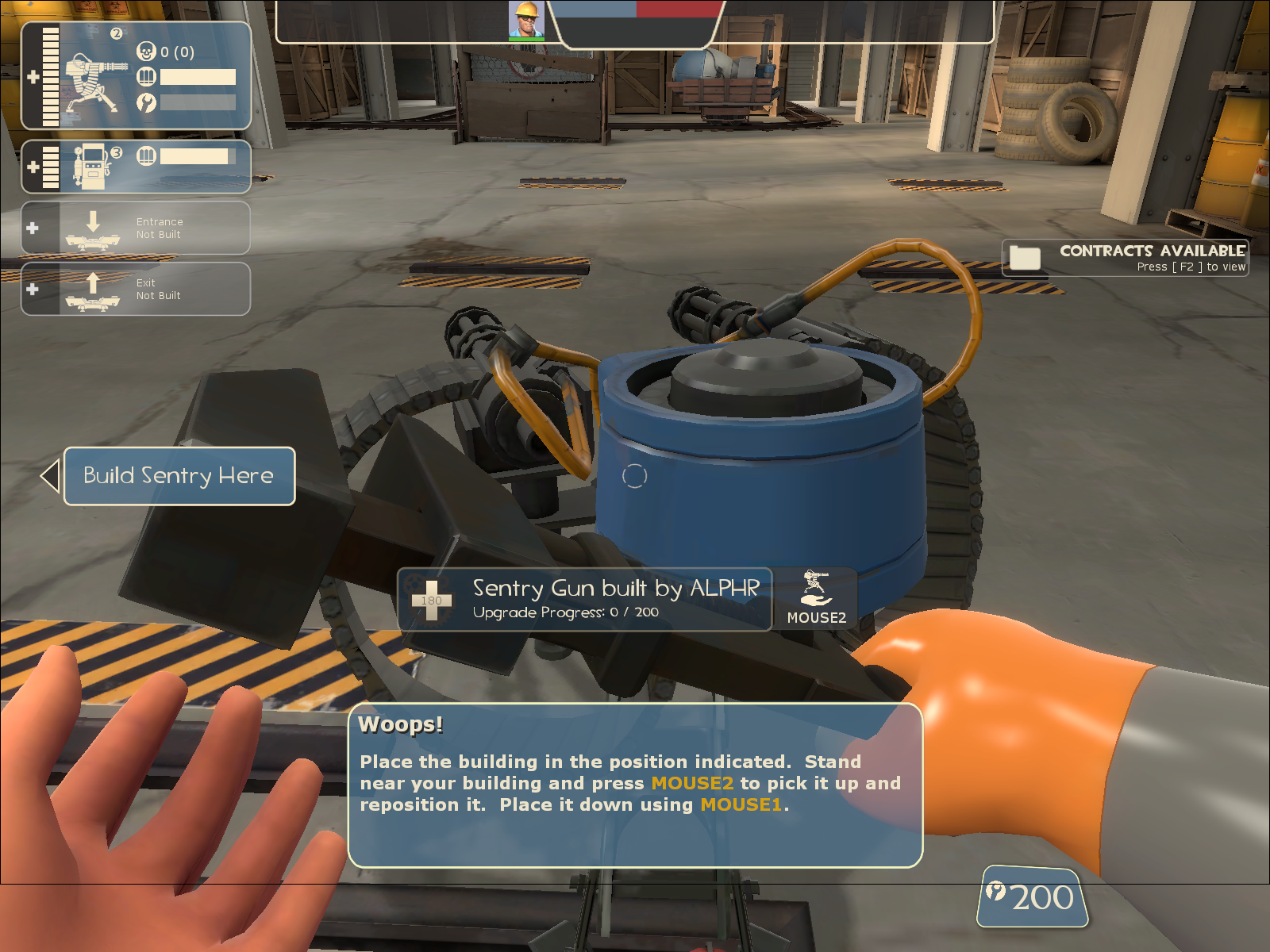1270x952 pixels.
Task: Click the shells ammo icon on the sentry panel
Action: [x=145, y=77]
